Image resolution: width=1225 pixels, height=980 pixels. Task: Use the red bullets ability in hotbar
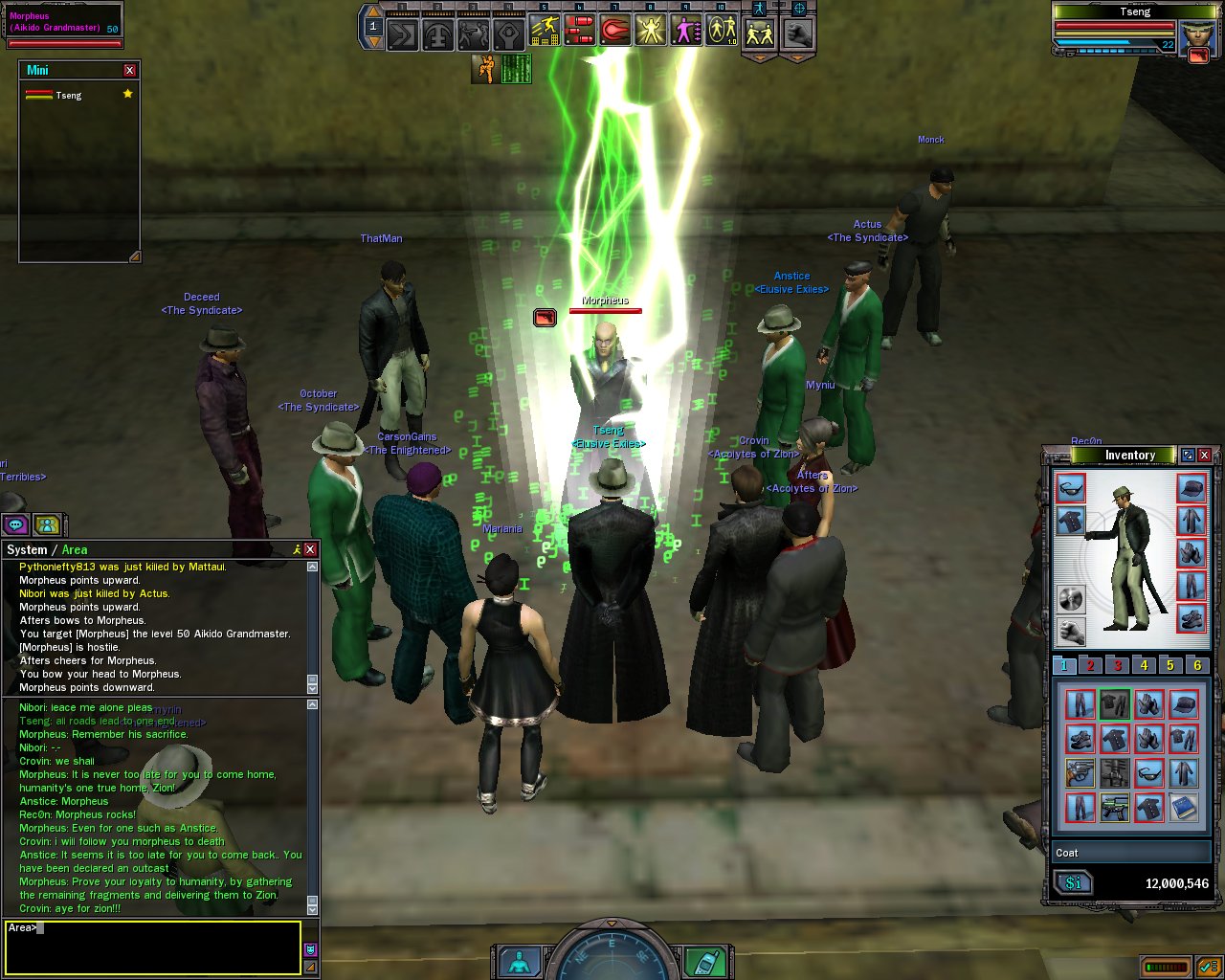(579, 32)
